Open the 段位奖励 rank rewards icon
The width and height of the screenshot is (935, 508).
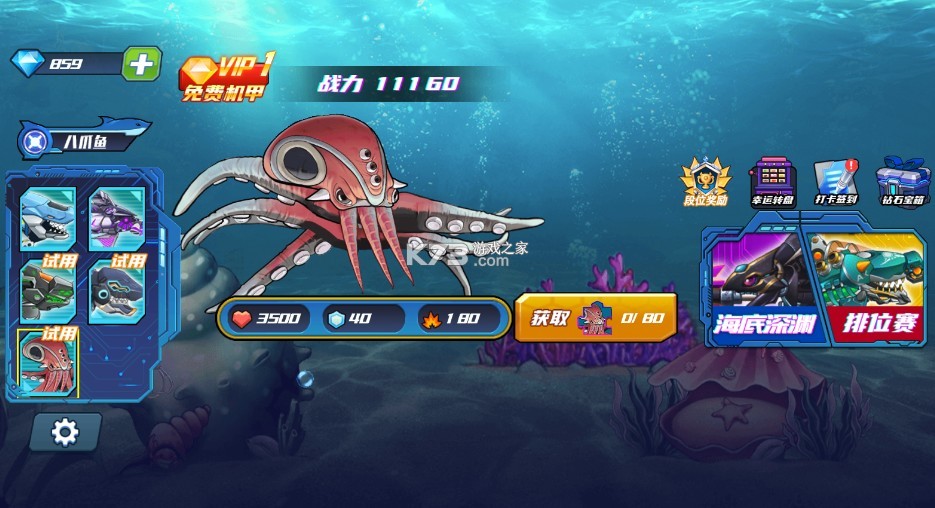705,183
